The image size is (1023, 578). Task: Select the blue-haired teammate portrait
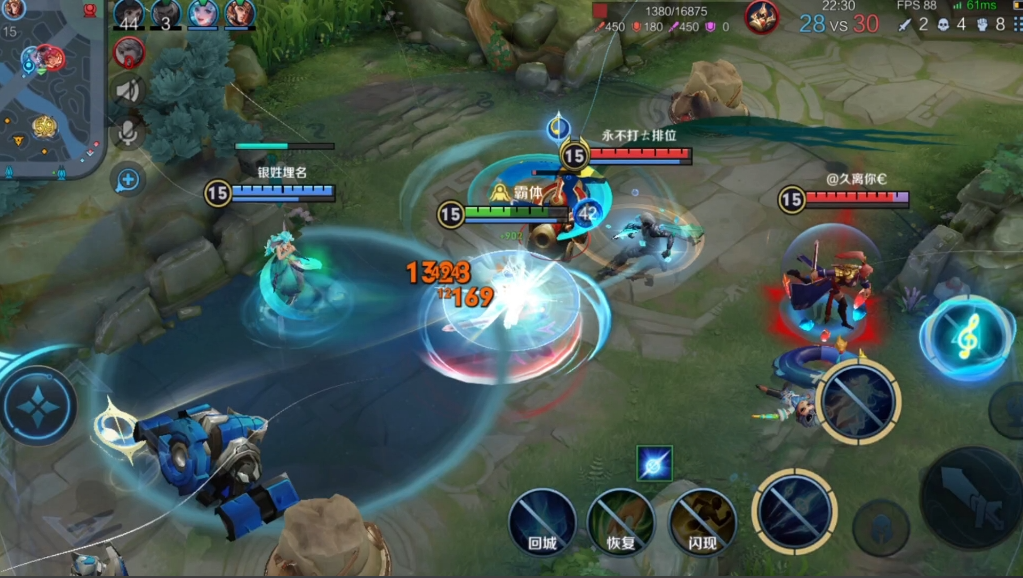pyautogui.click(x=203, y=14)
